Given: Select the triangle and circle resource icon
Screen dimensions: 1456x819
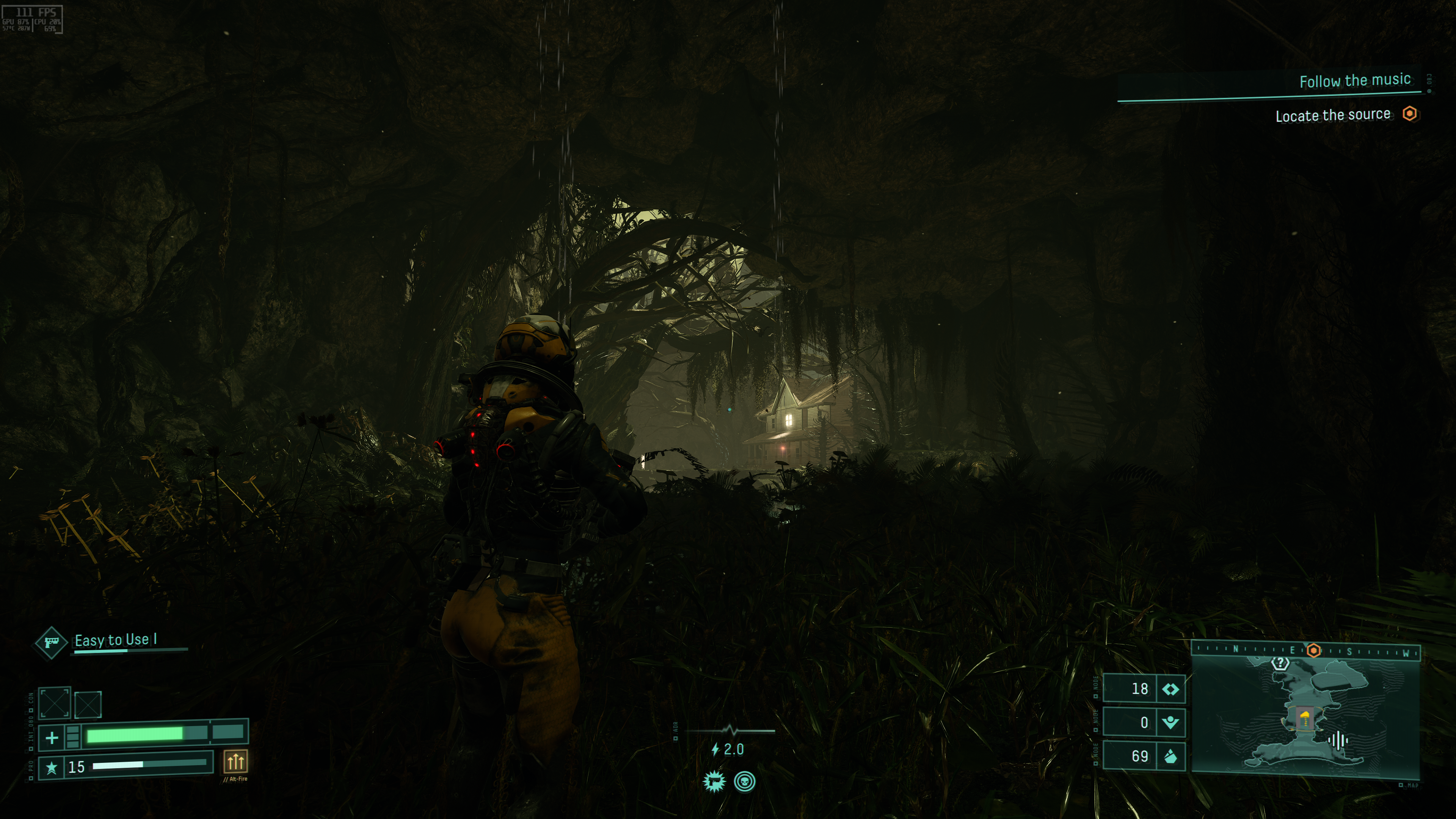Looking at the screenshot, I should tap(1170, 722).
